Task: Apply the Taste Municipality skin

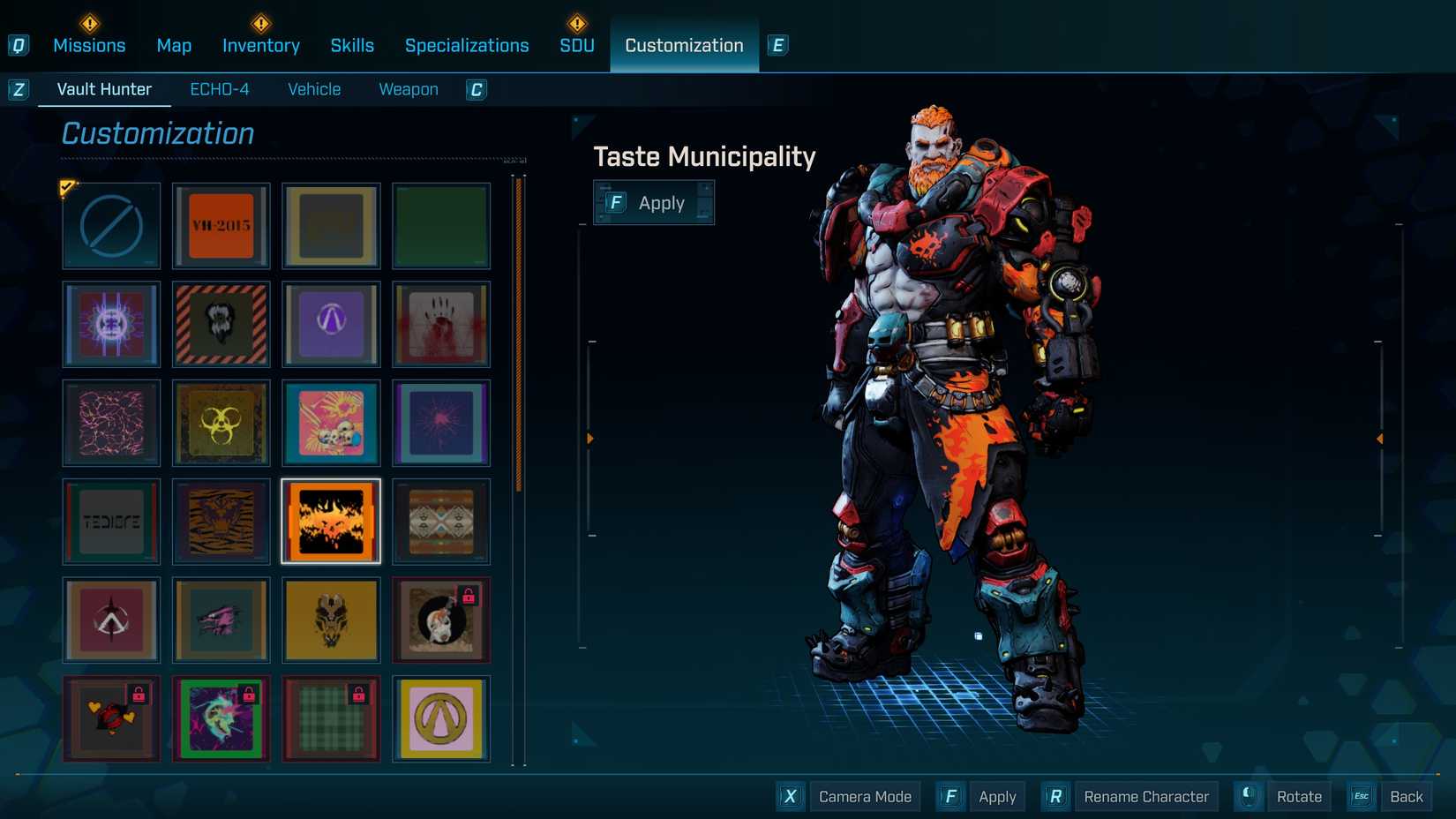Action: 653,202
